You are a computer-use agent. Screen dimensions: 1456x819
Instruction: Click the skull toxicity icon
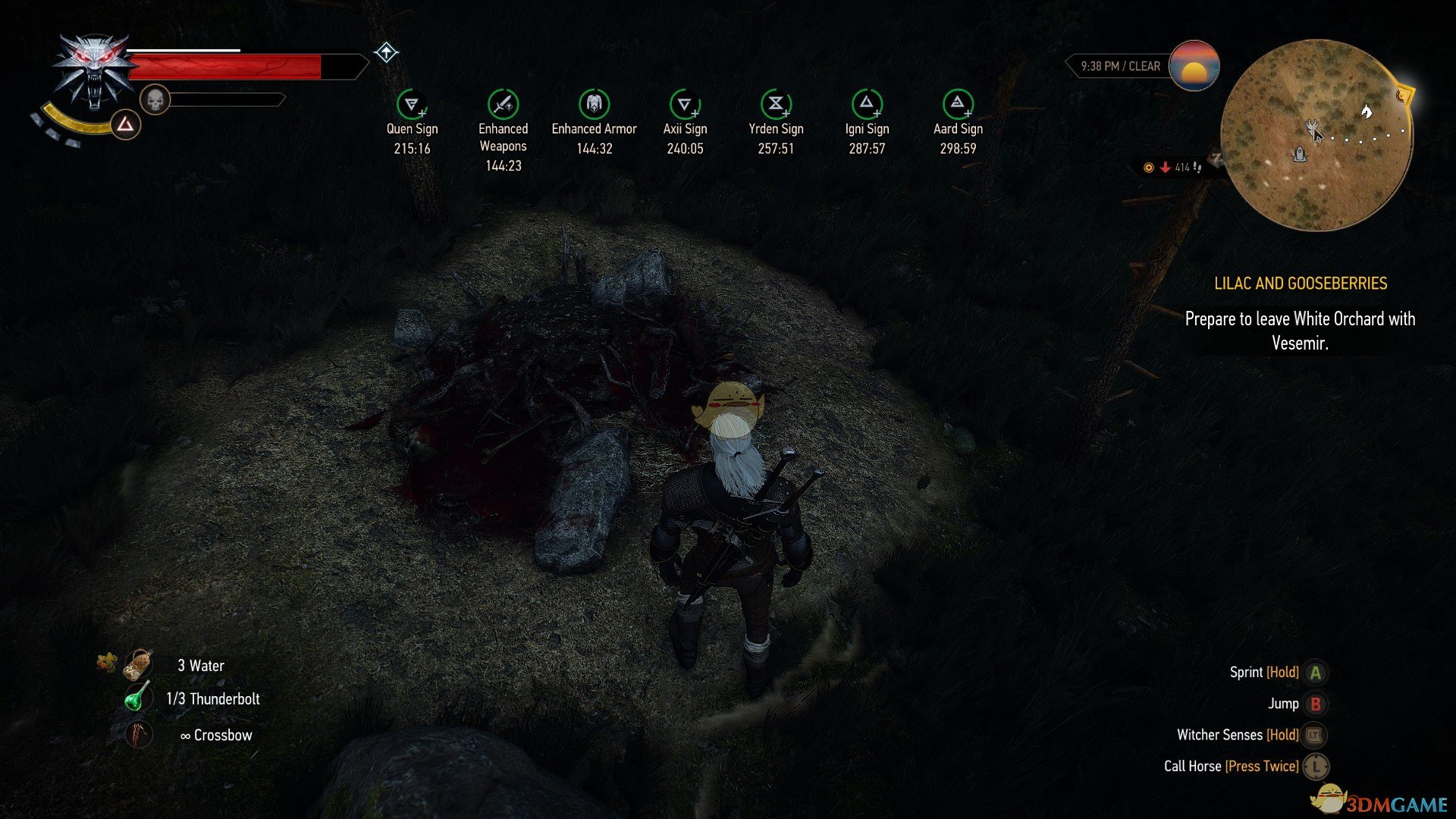(x=155, y=99)
